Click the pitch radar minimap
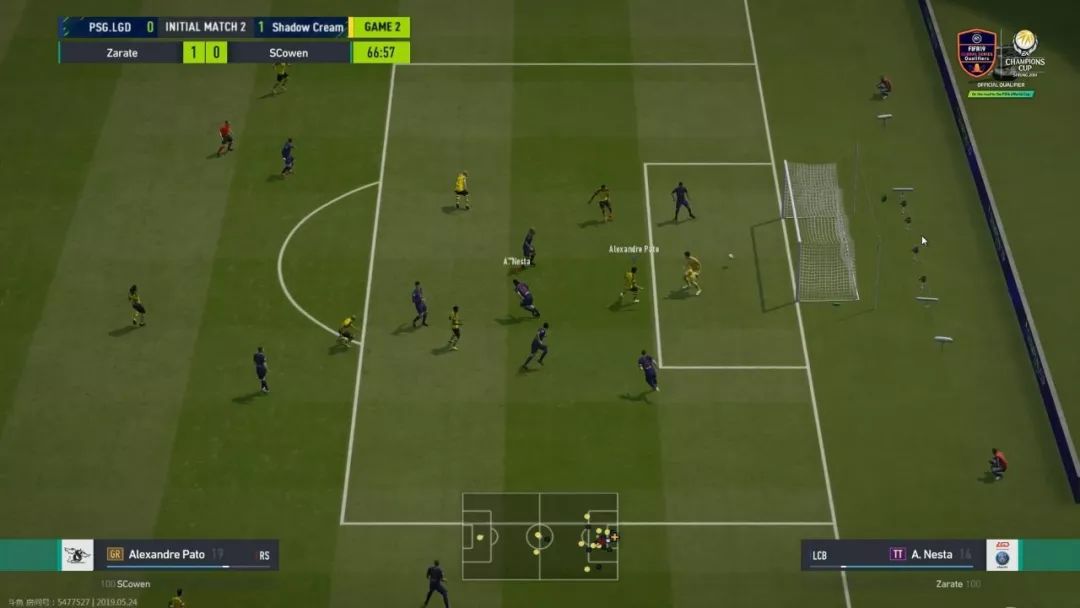1080x608 pixels. coord(540,536)
